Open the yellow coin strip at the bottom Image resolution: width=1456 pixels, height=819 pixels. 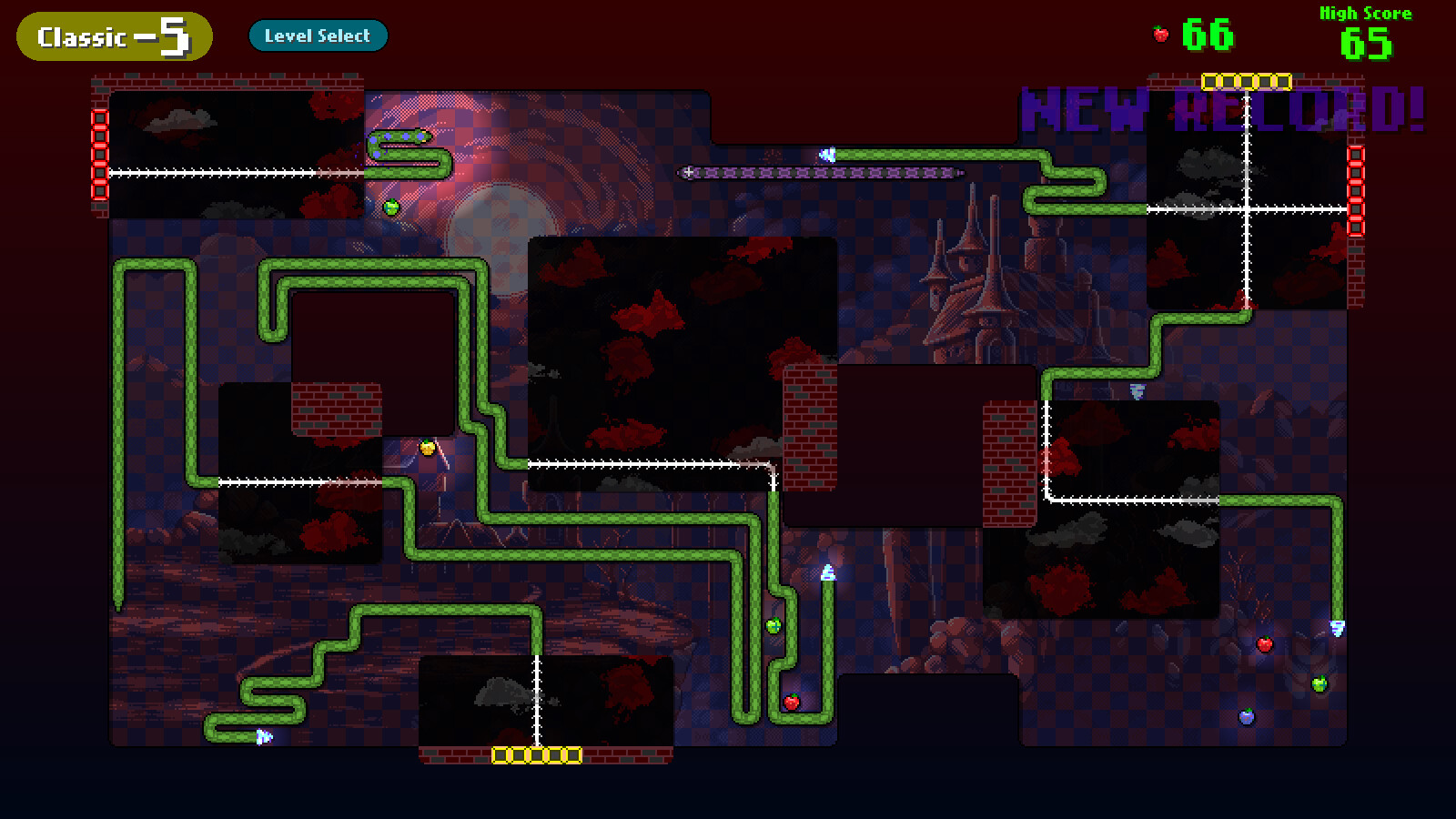point(537,753)
